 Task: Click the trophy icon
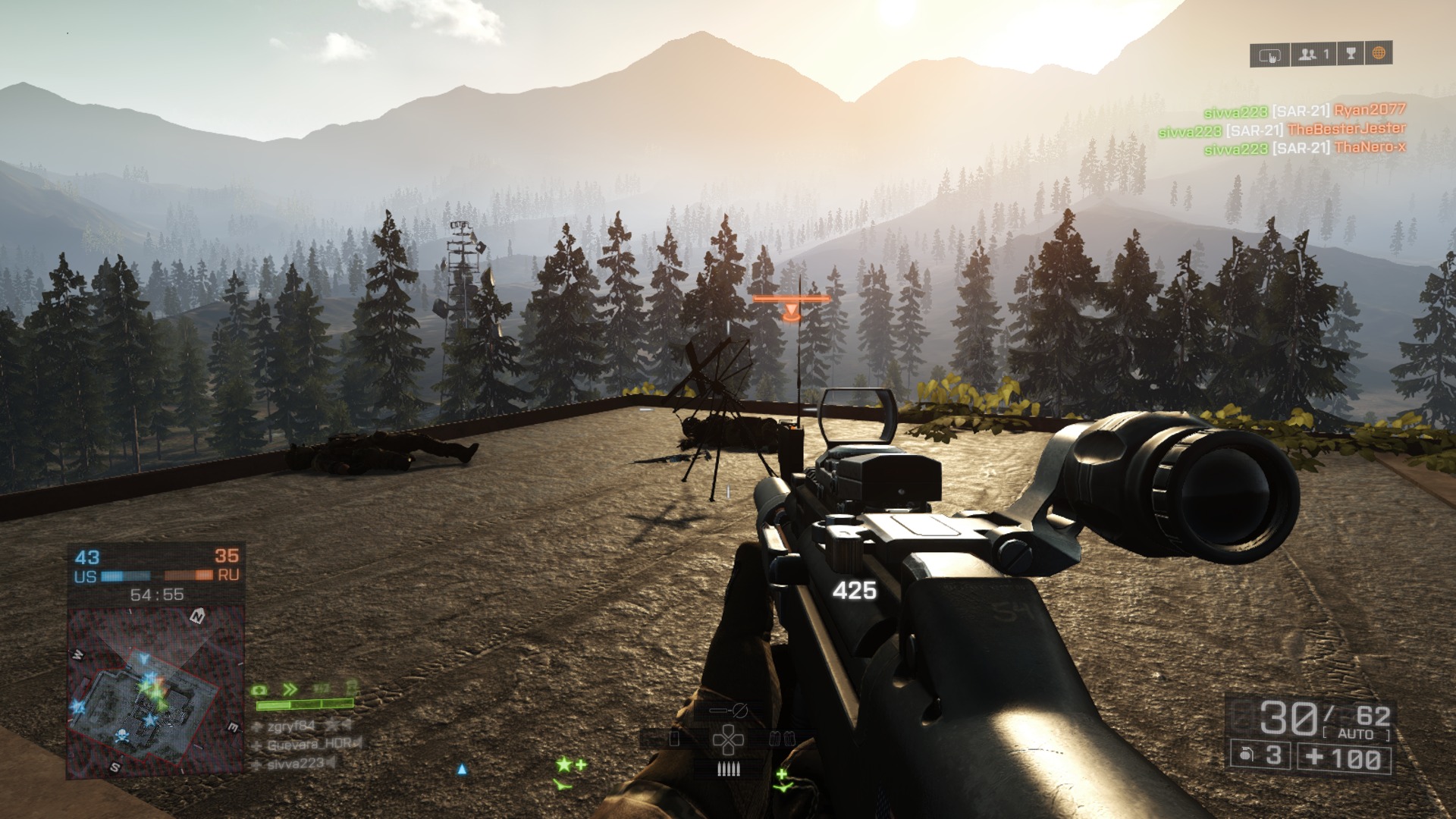pos(1351,54)
